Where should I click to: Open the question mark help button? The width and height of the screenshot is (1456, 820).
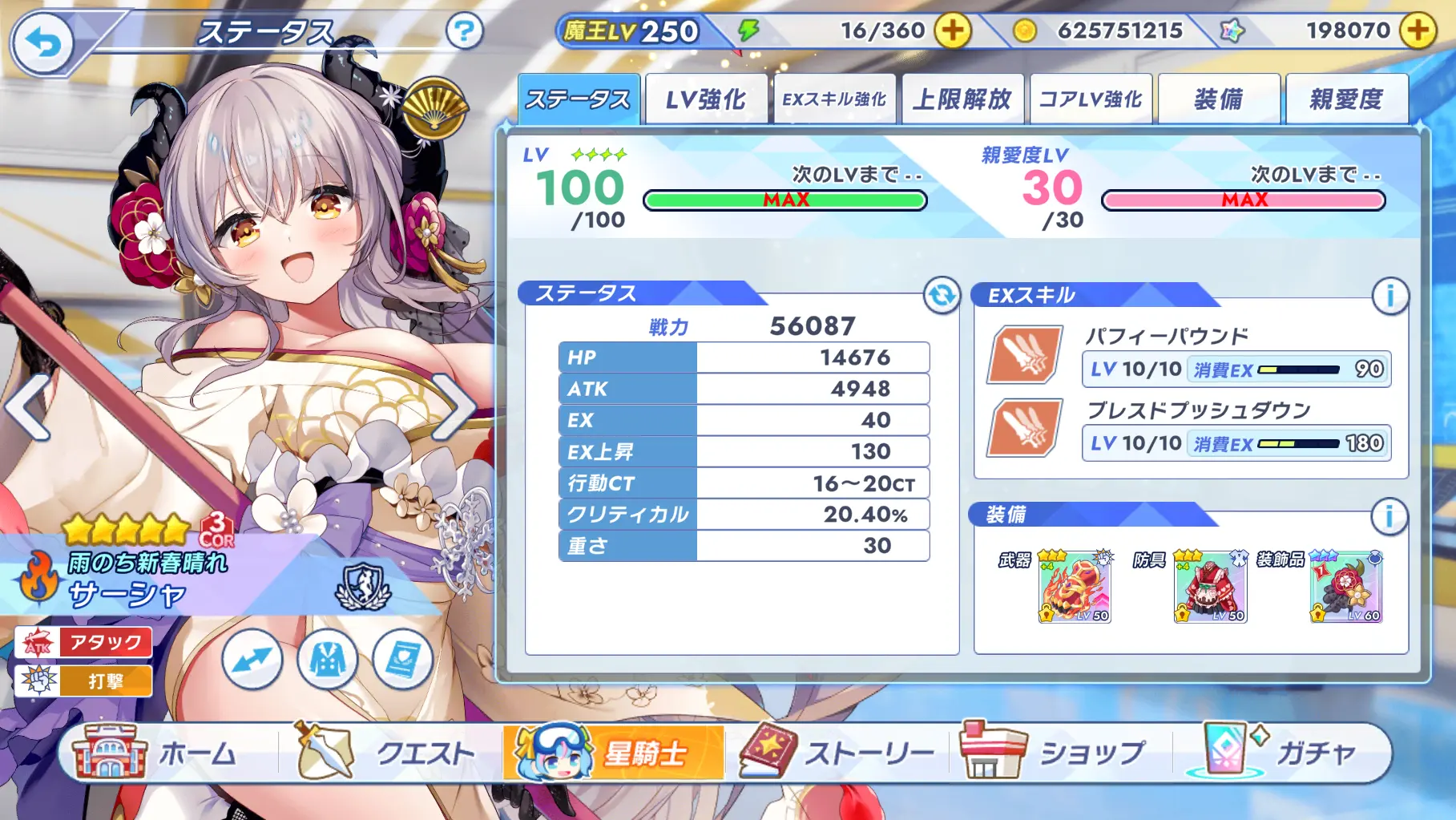pos(464,32)
